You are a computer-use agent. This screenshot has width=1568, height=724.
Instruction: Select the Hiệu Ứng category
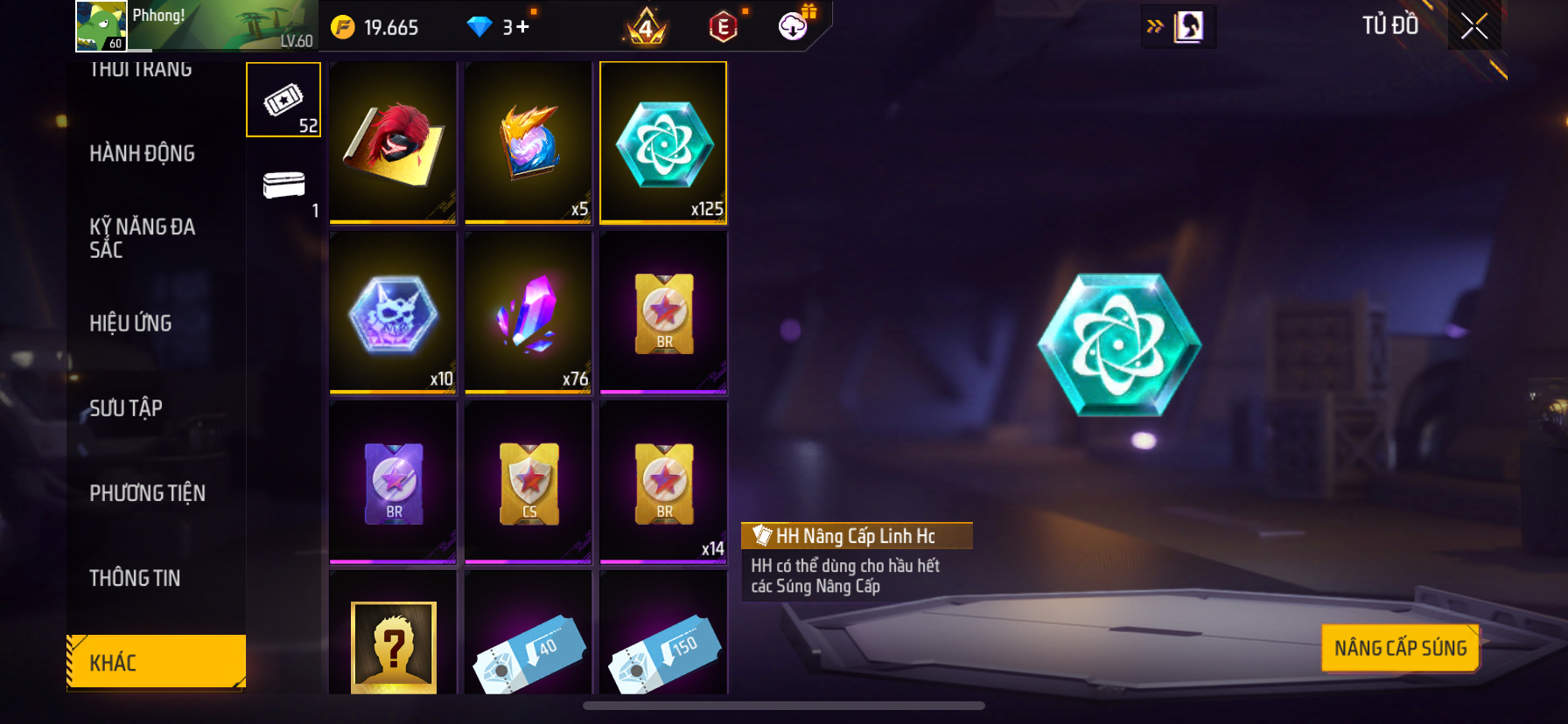coord(130,324)
